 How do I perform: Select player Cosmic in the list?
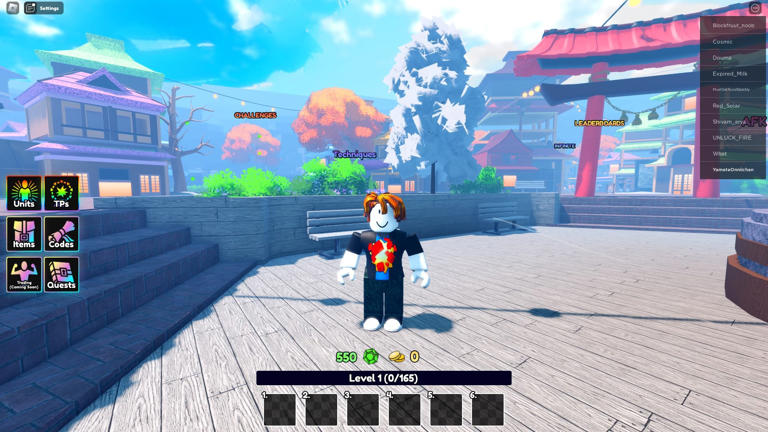(x=733, y=42)
